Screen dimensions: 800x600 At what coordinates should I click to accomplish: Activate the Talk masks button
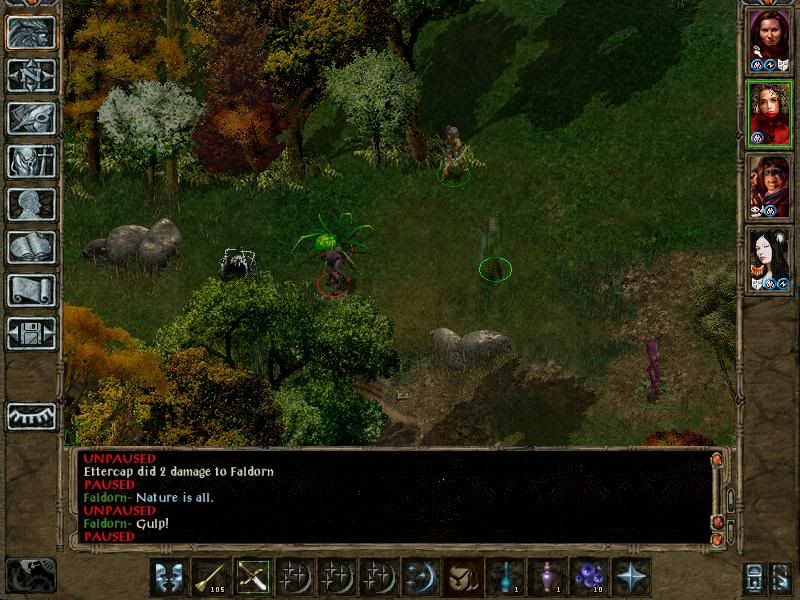pyautogui.click(x=168, y=577)
